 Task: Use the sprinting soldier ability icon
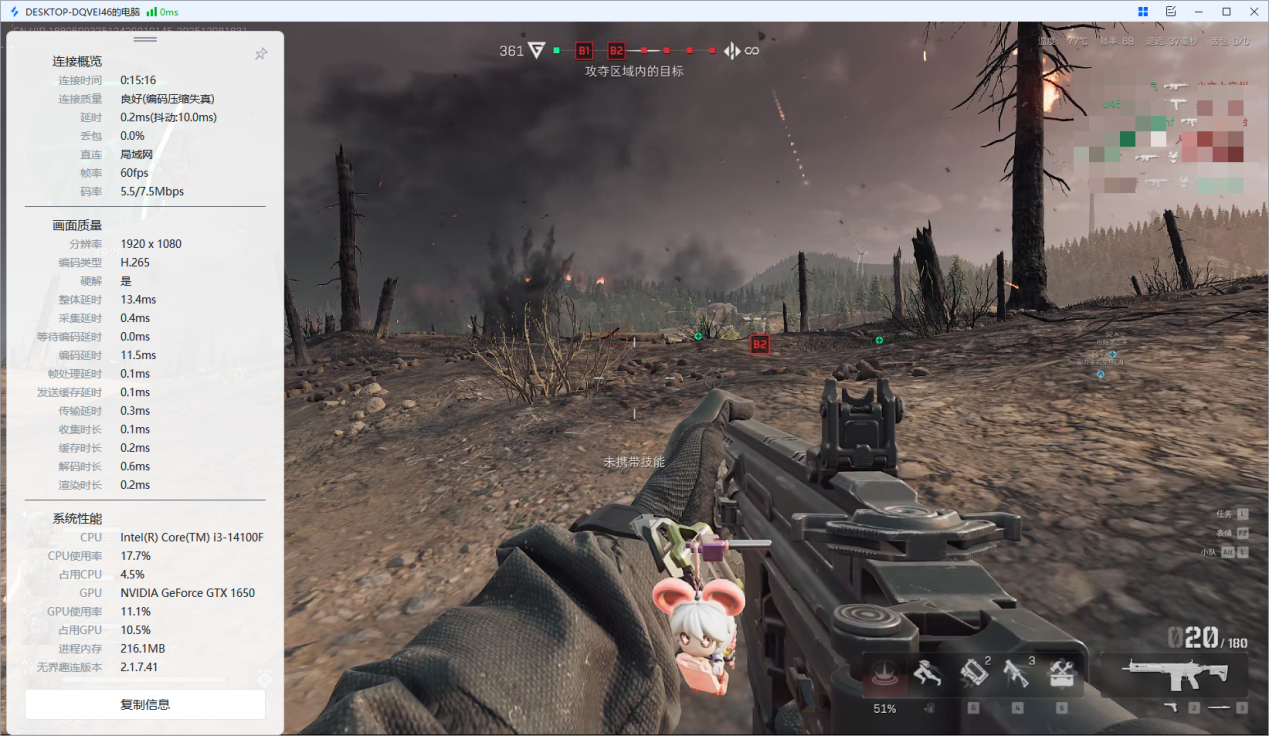point(928,674)
